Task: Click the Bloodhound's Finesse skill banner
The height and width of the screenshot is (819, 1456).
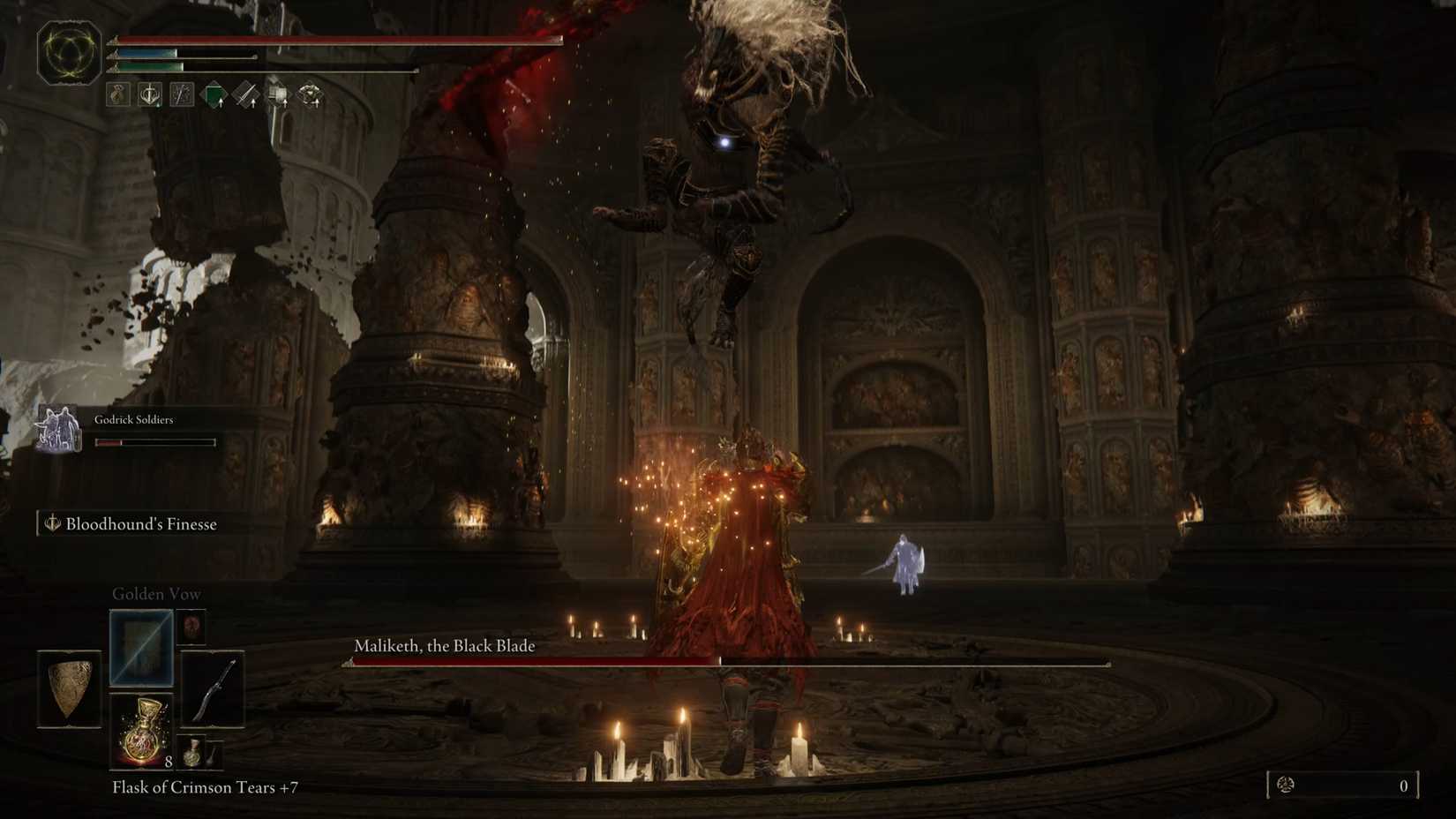Action: 131,523
